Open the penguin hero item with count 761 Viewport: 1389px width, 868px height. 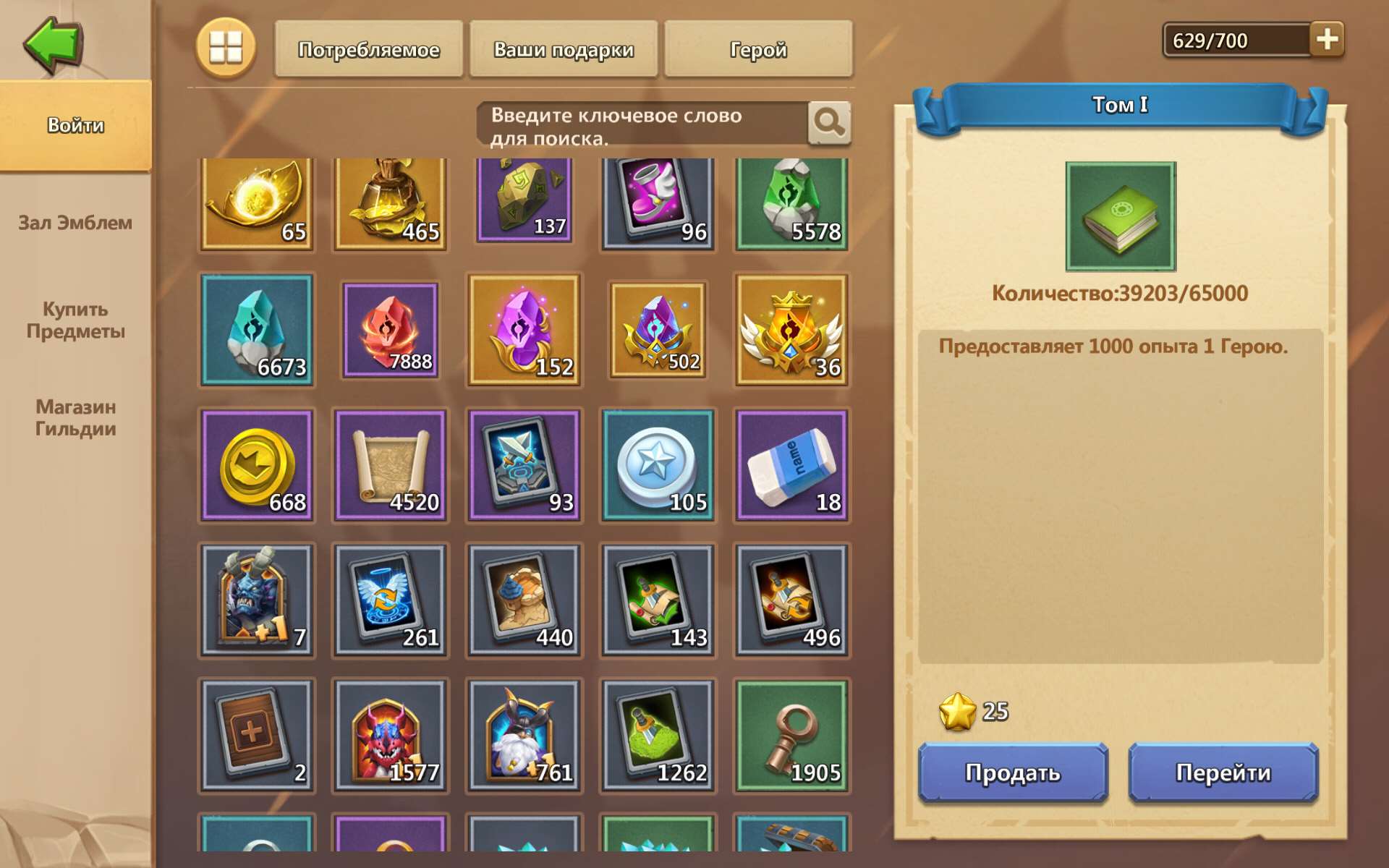point(523,736)
